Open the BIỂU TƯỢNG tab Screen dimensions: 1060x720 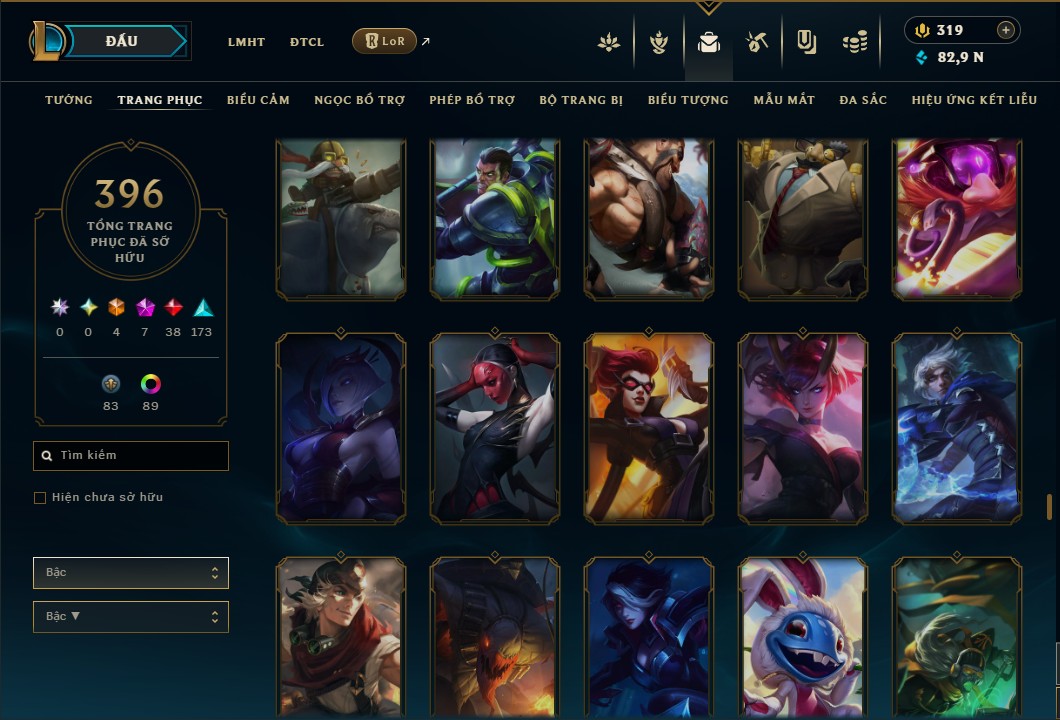point(688,100)
